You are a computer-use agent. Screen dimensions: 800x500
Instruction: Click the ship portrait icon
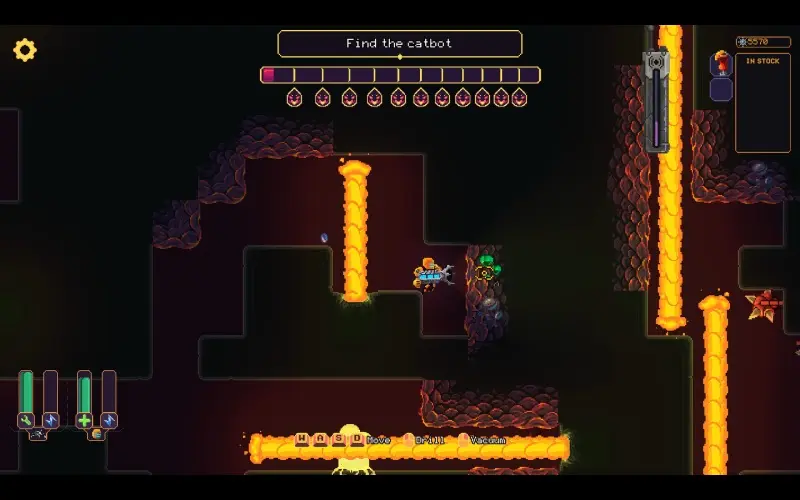(38, 435)
